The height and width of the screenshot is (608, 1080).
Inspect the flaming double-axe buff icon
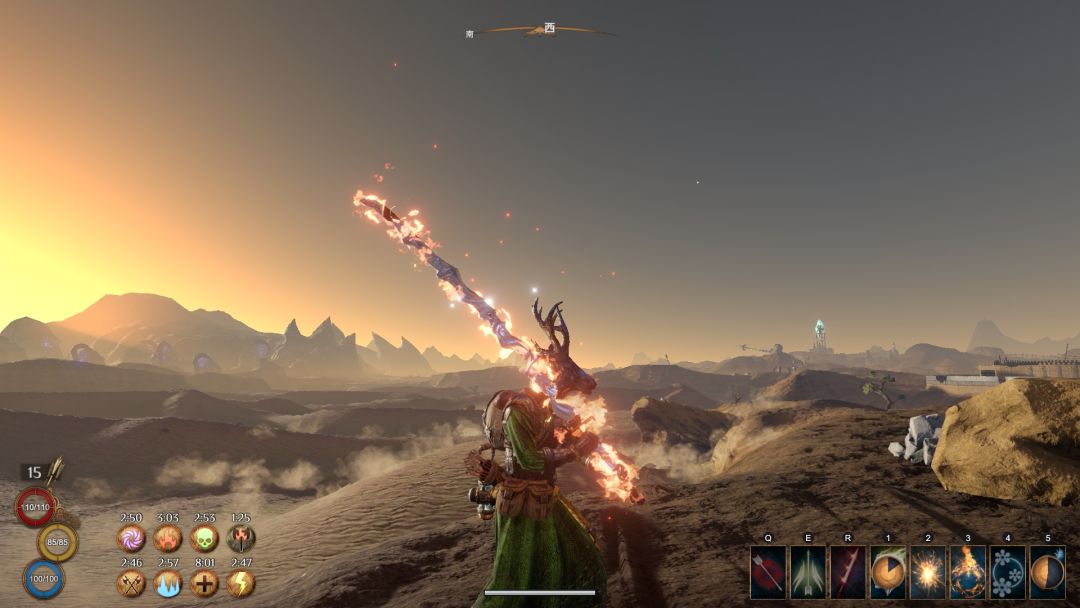(241, 539)
